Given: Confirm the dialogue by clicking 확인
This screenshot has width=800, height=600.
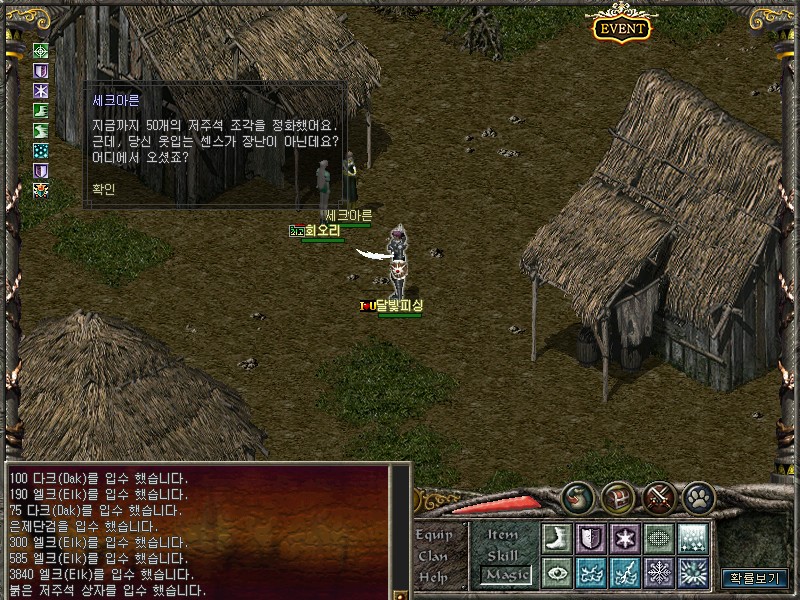Looking at the screenshot, I should 103,187.
